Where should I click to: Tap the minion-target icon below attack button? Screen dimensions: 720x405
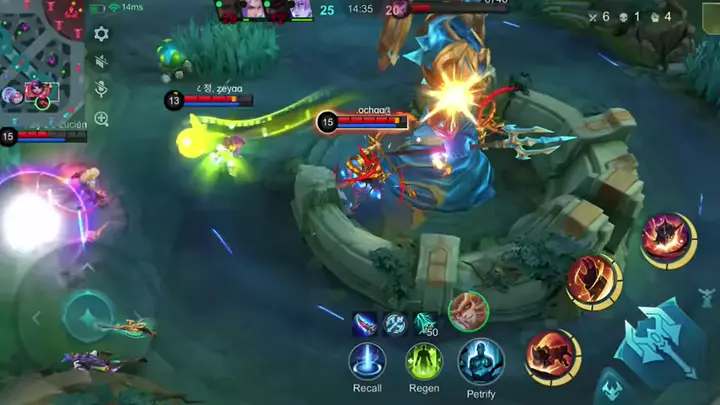coord(610,389)
